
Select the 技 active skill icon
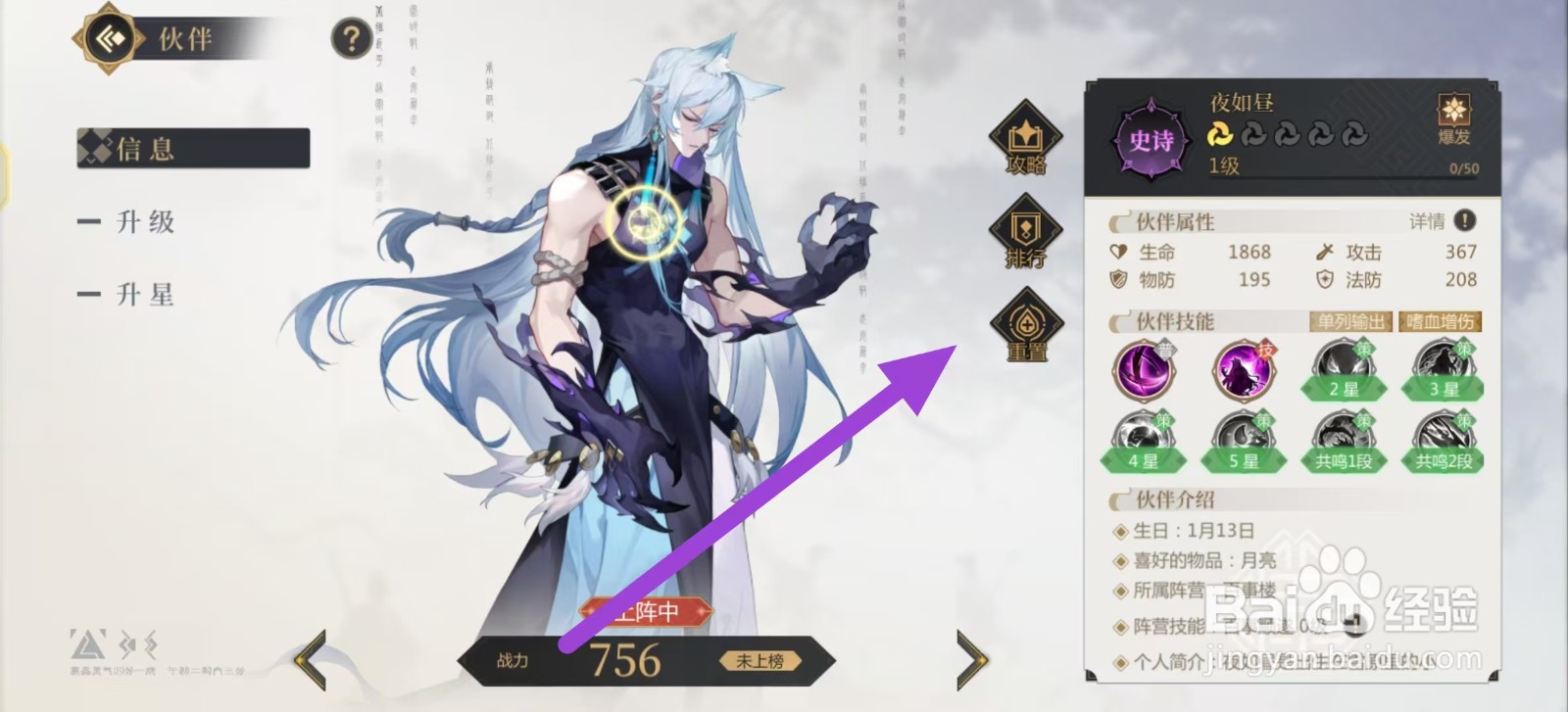point(1243,372)
